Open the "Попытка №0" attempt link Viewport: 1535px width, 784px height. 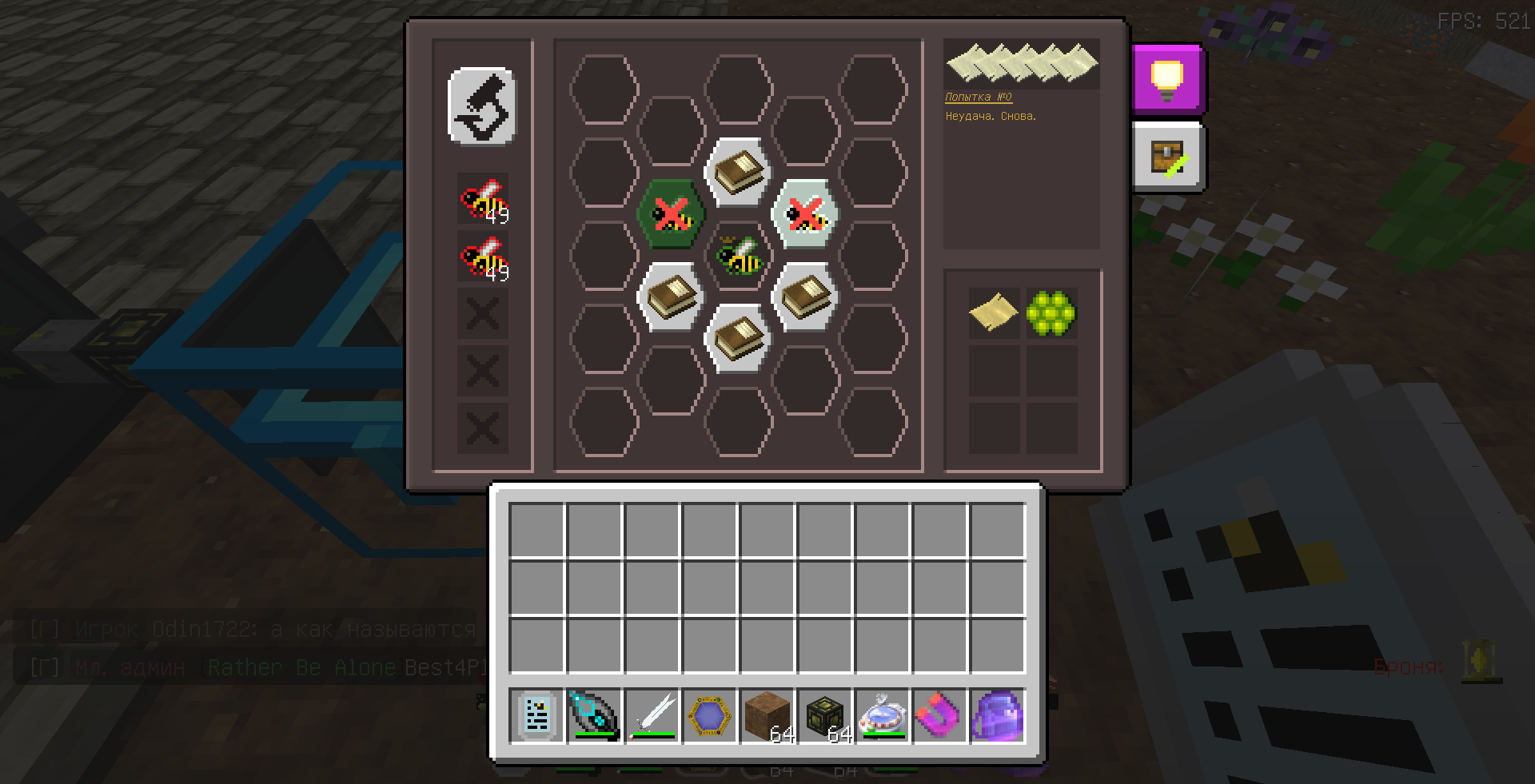pyautogui.click(x=979, y=97)
